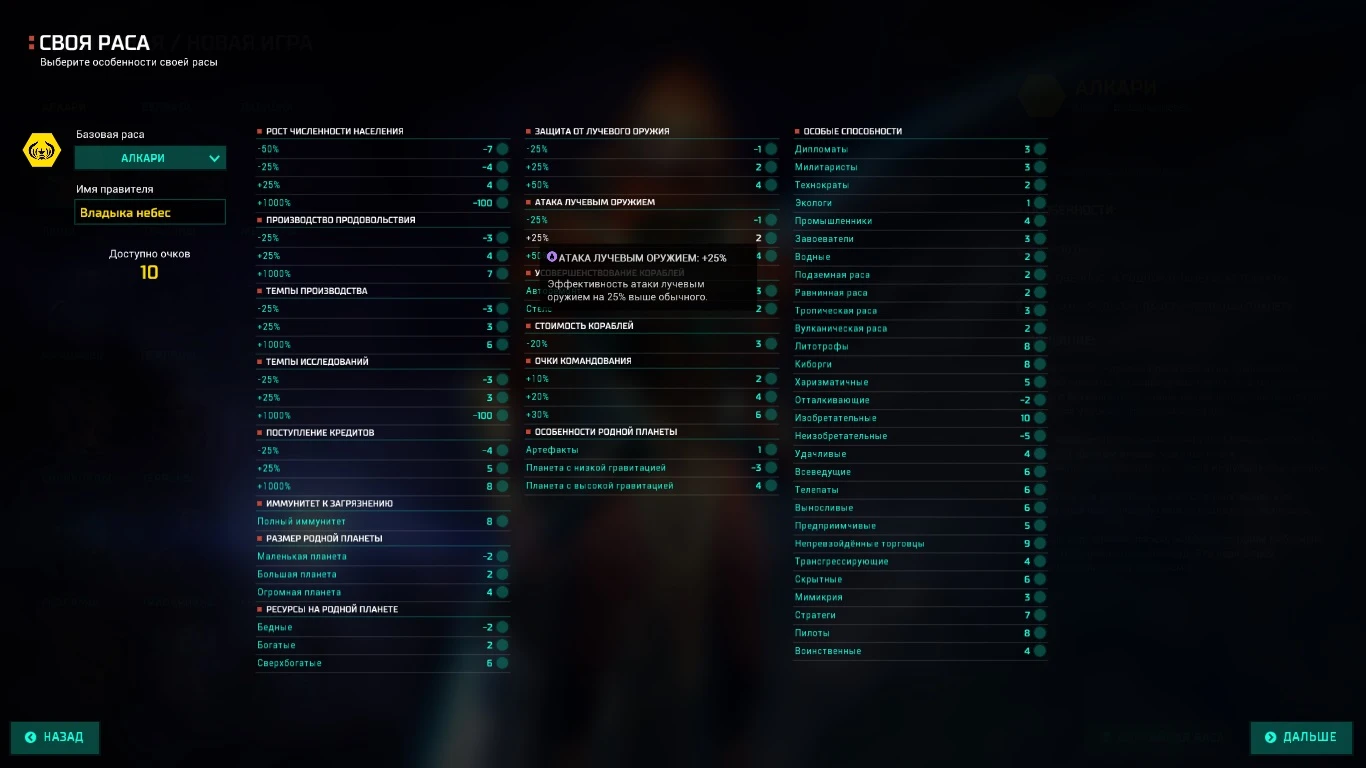The width and height of the screenshot is (1366, 768).
Task: Click the purple beam attack icon in tooltip
Action: 551,257
